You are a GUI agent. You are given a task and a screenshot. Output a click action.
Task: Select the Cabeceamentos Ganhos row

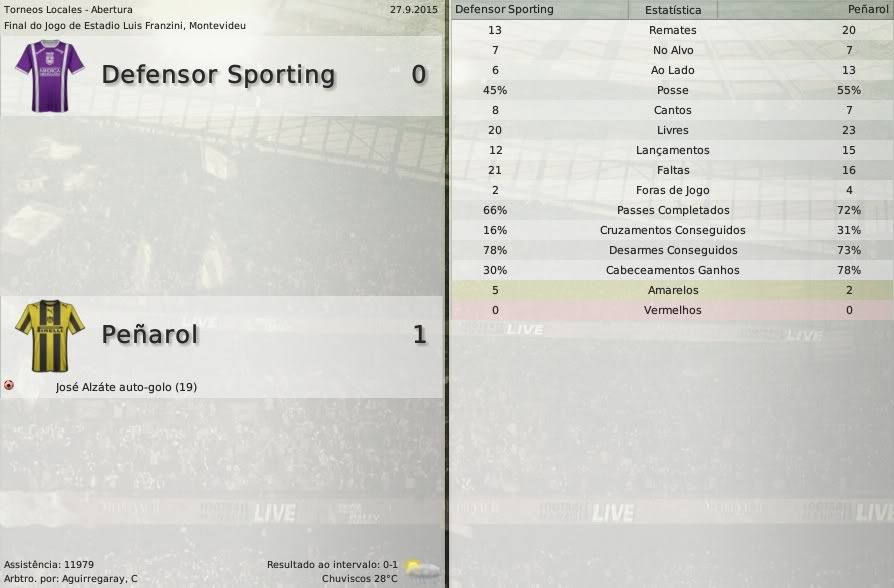tap(672, 270)
